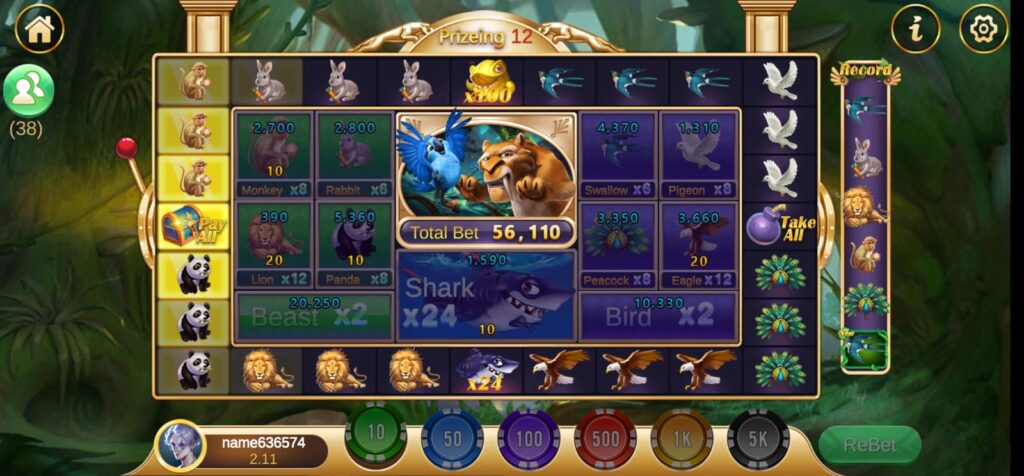1024x476 pixels.
Task: Bet on the Beast x2 area
Action: pos(313,316)
